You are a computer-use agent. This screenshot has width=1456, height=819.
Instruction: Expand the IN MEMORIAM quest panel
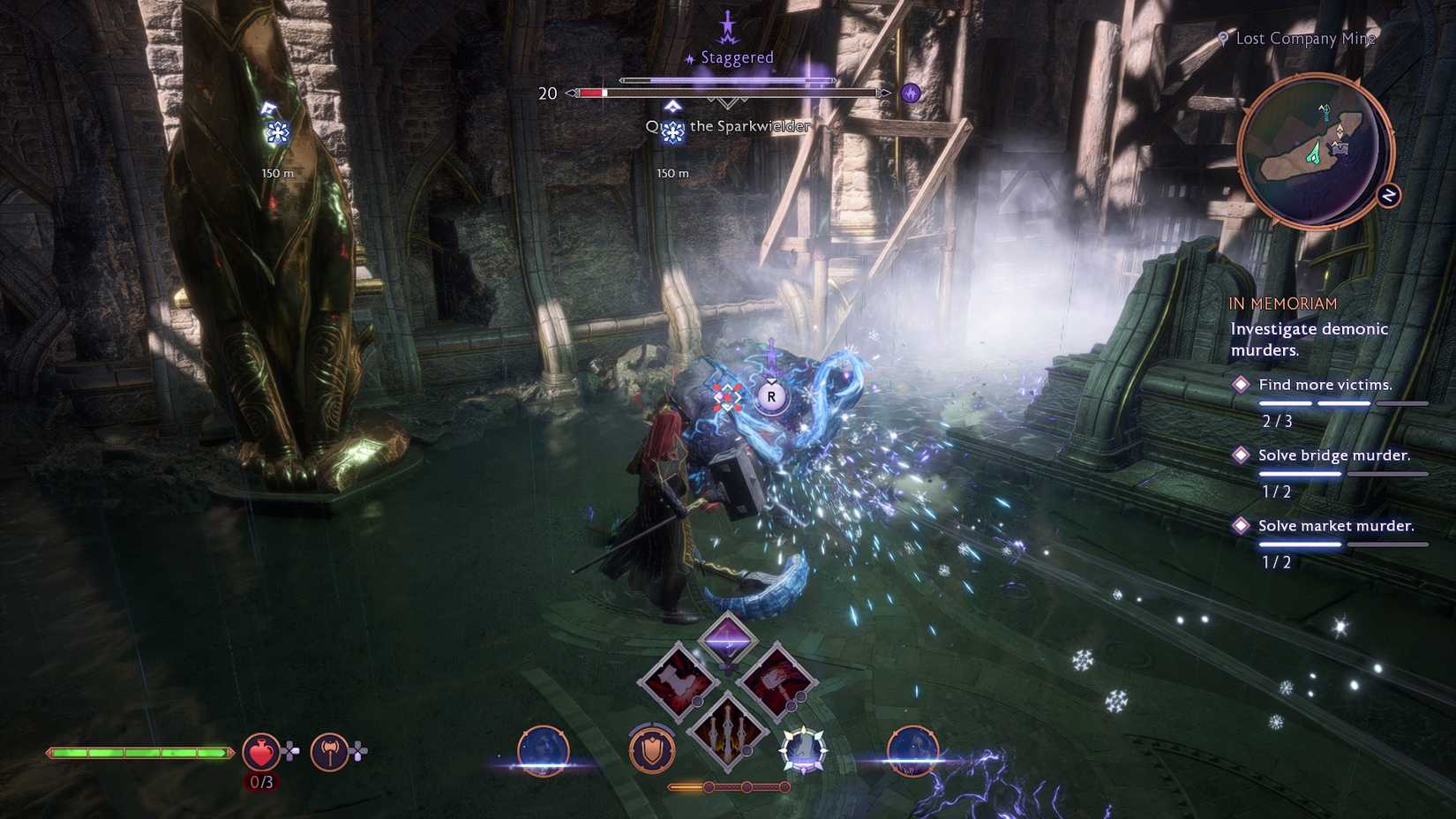point(1285,303)
